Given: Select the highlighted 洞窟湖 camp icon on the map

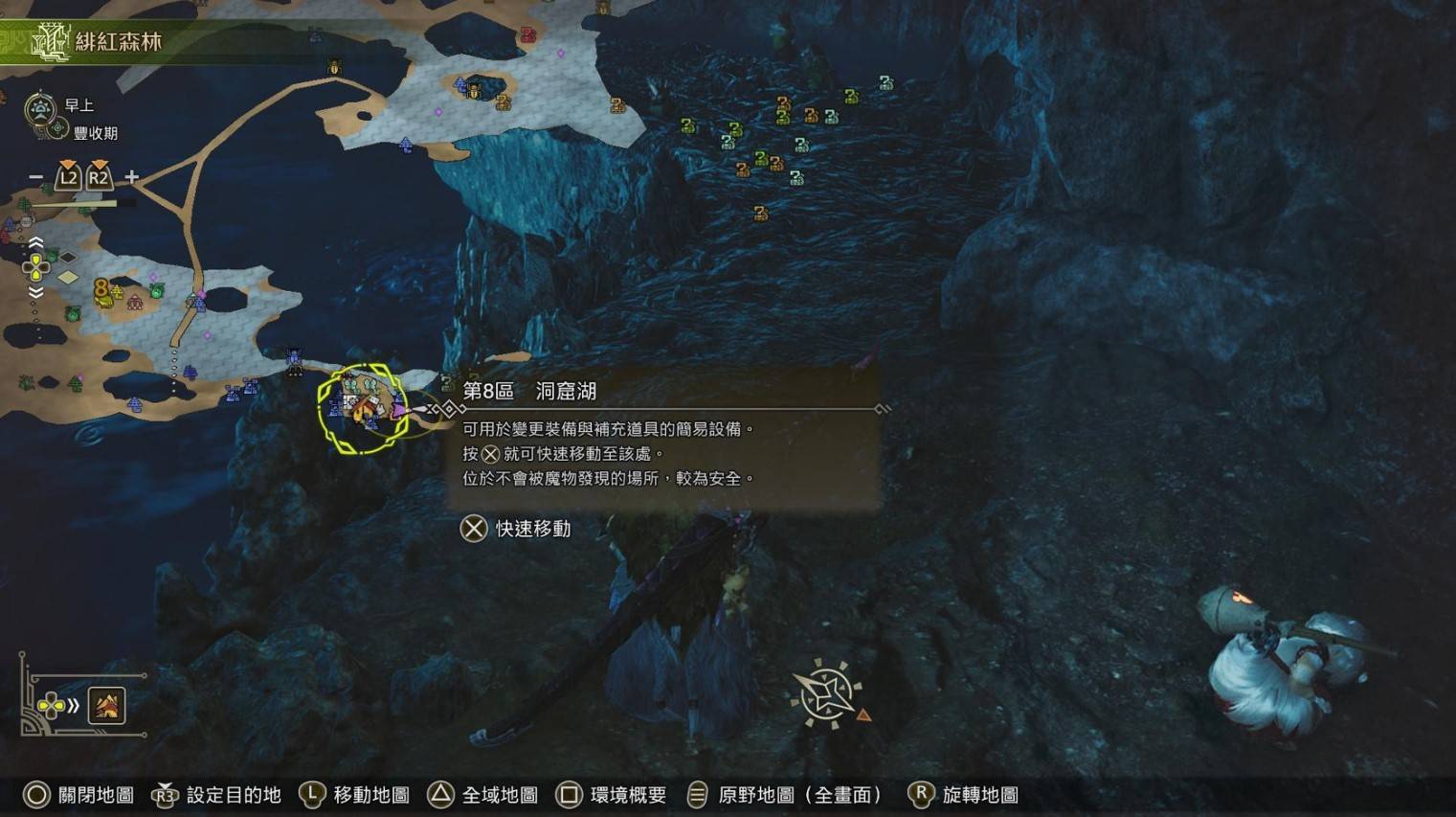Looking at the screenshot, I should tap(364, 407).
